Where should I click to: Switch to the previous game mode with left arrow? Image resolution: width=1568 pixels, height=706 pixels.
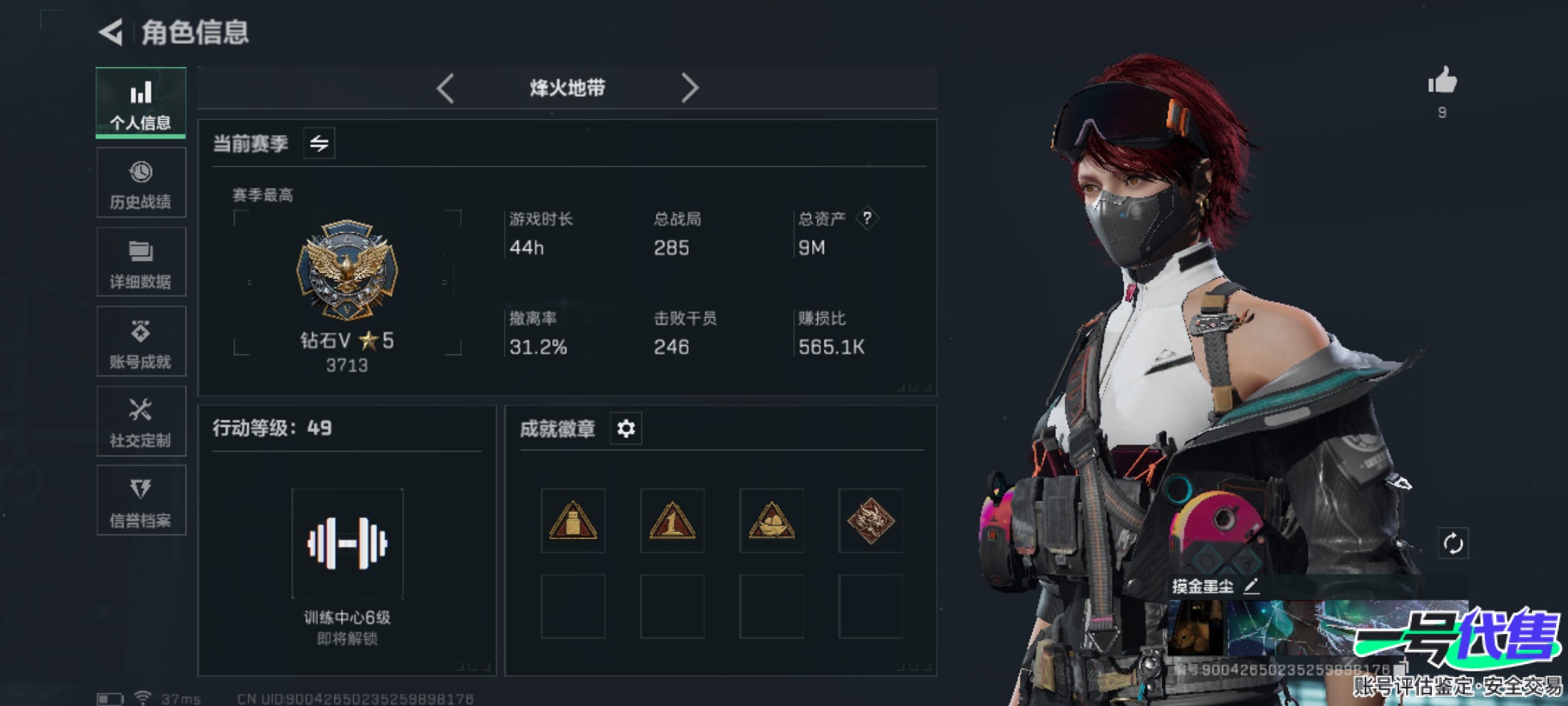(446, 88)
